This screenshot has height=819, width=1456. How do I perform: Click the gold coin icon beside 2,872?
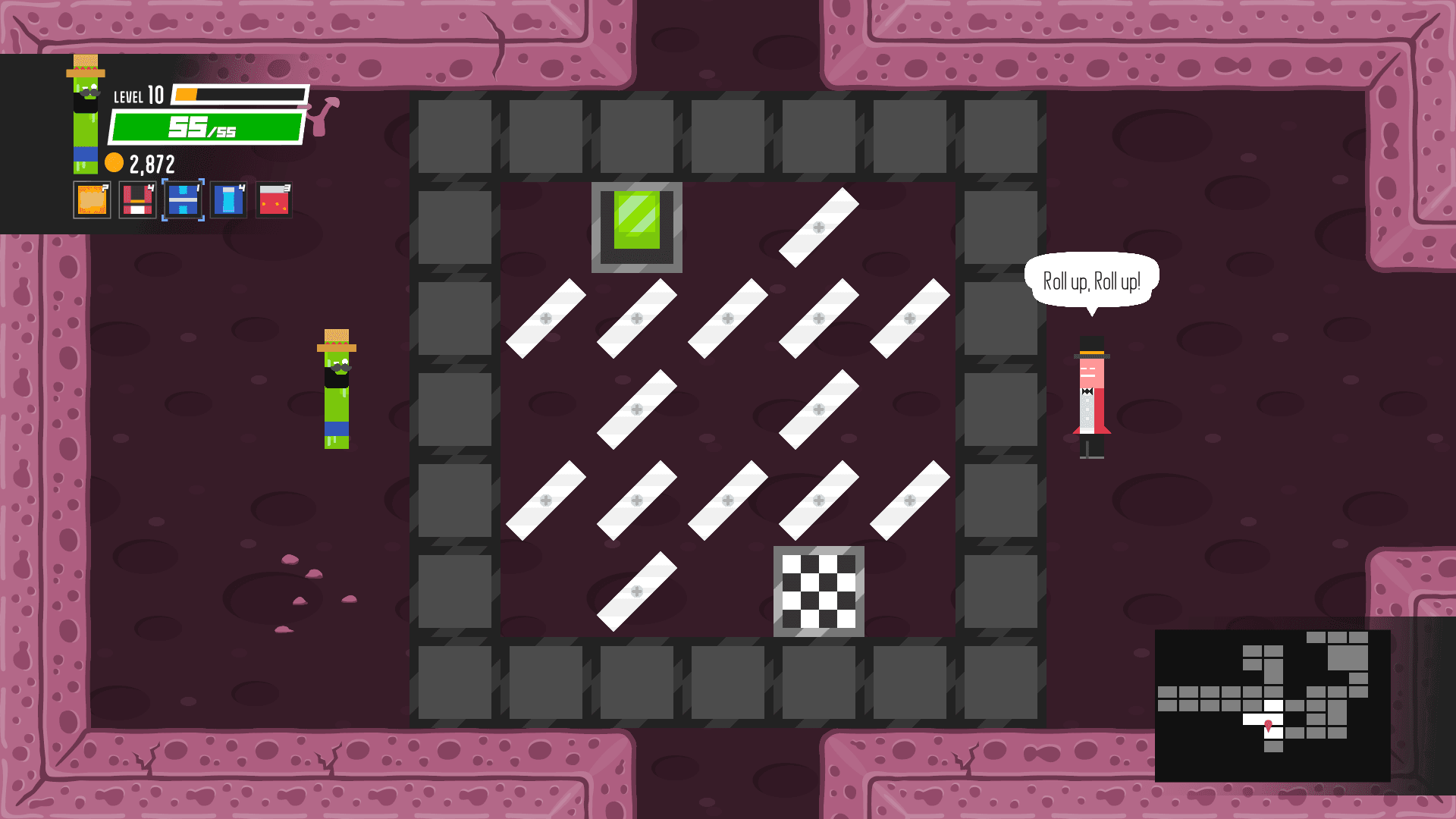coord(115,161)
